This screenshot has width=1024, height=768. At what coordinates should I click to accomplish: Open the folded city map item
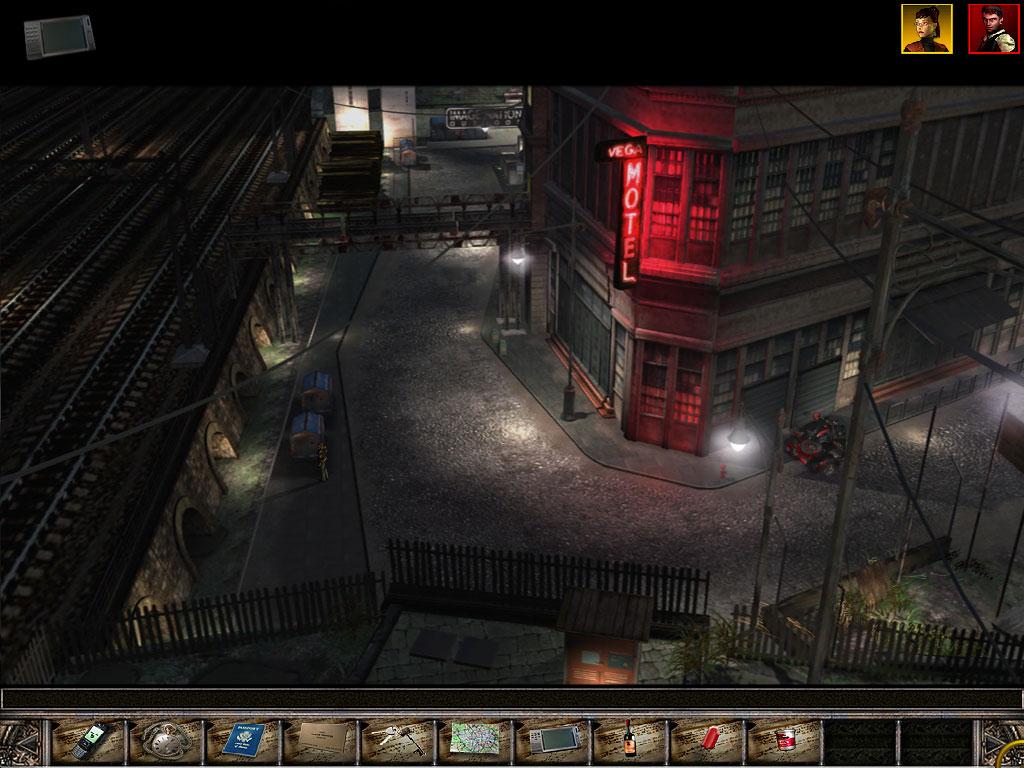474,741
